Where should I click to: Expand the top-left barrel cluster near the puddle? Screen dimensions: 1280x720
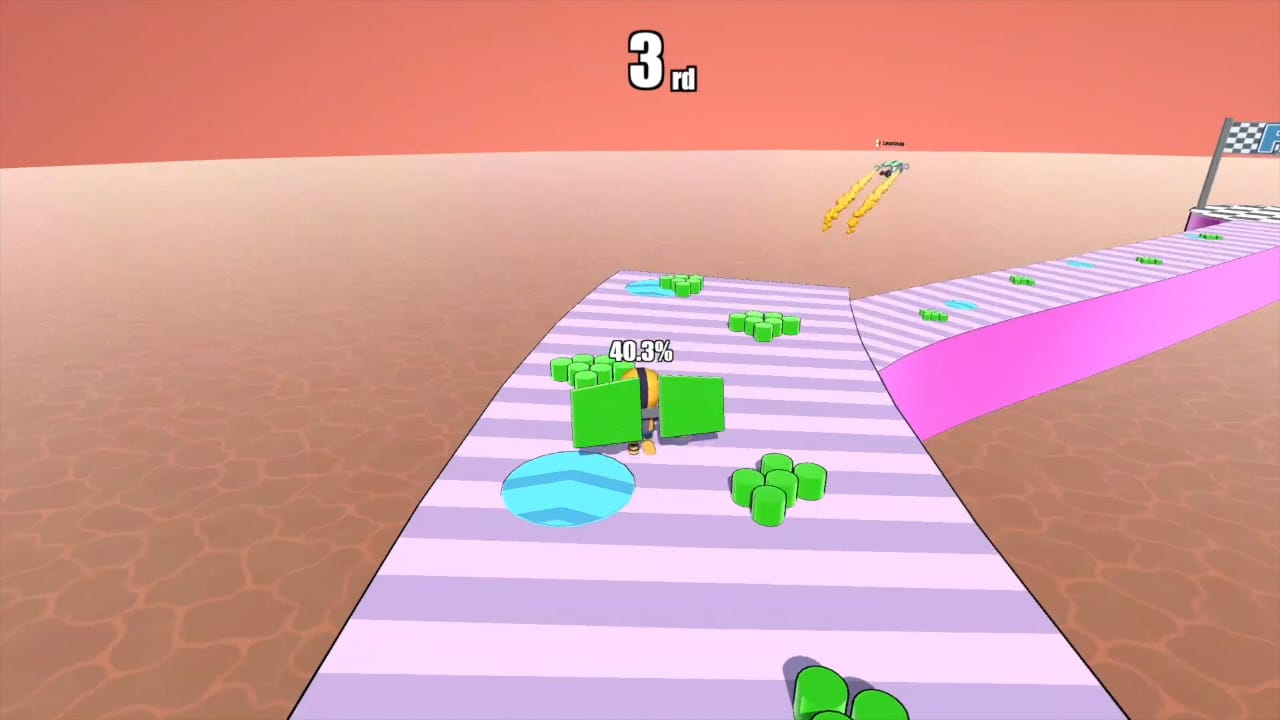click(682, 285)
